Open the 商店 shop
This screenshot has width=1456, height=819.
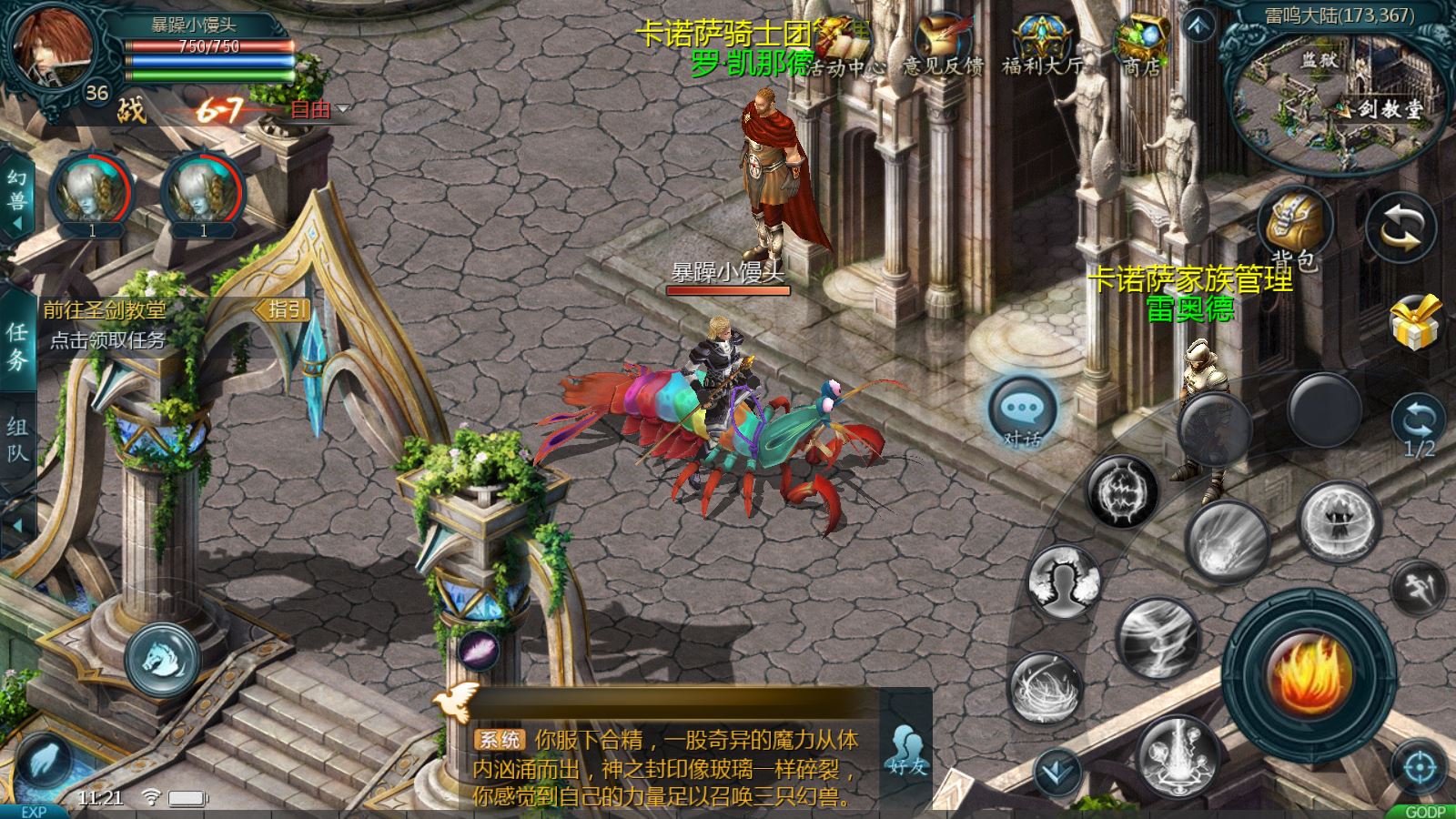tap(1143, 45)
